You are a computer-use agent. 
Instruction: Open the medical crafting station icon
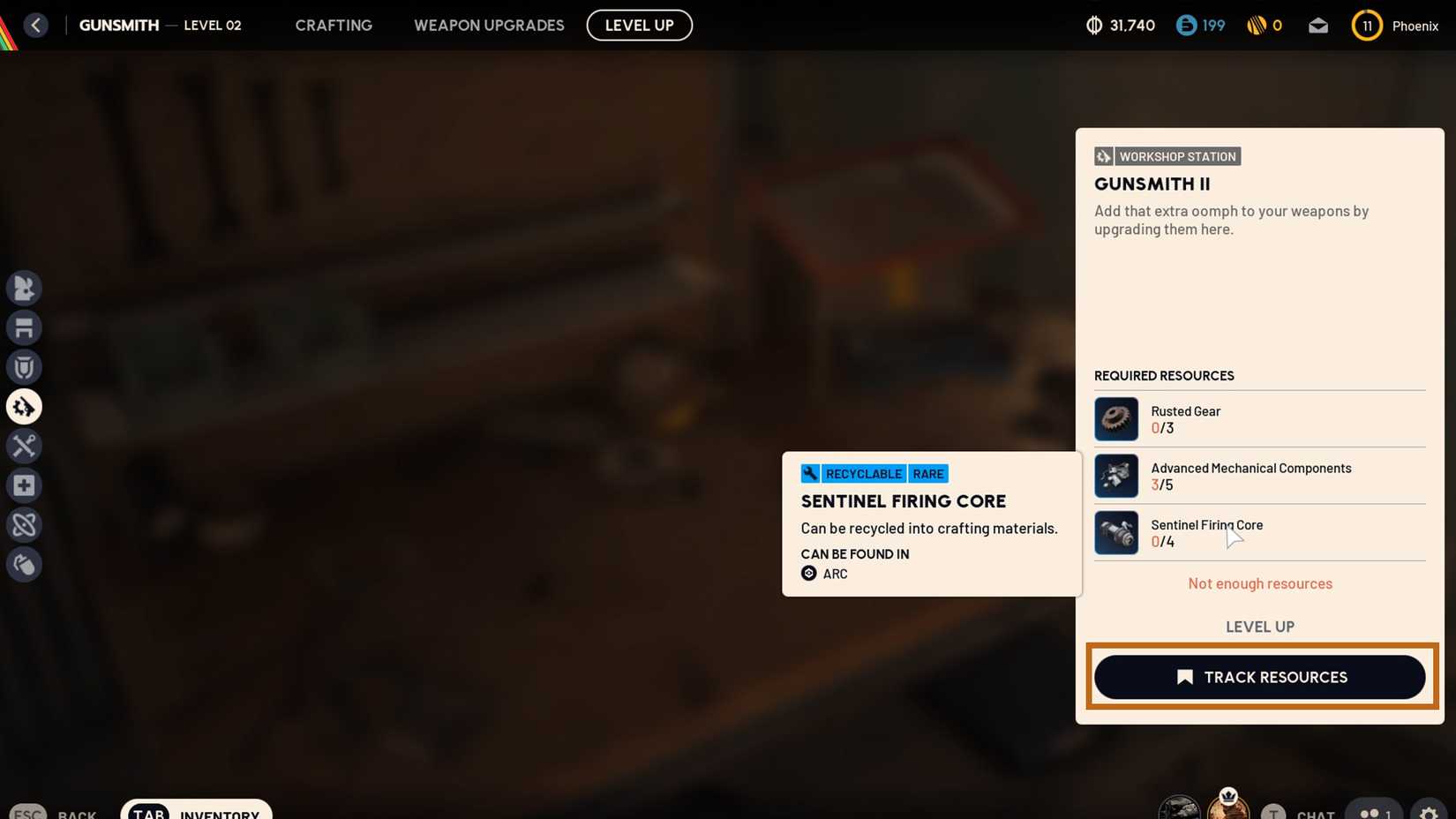tap(24, 485)
